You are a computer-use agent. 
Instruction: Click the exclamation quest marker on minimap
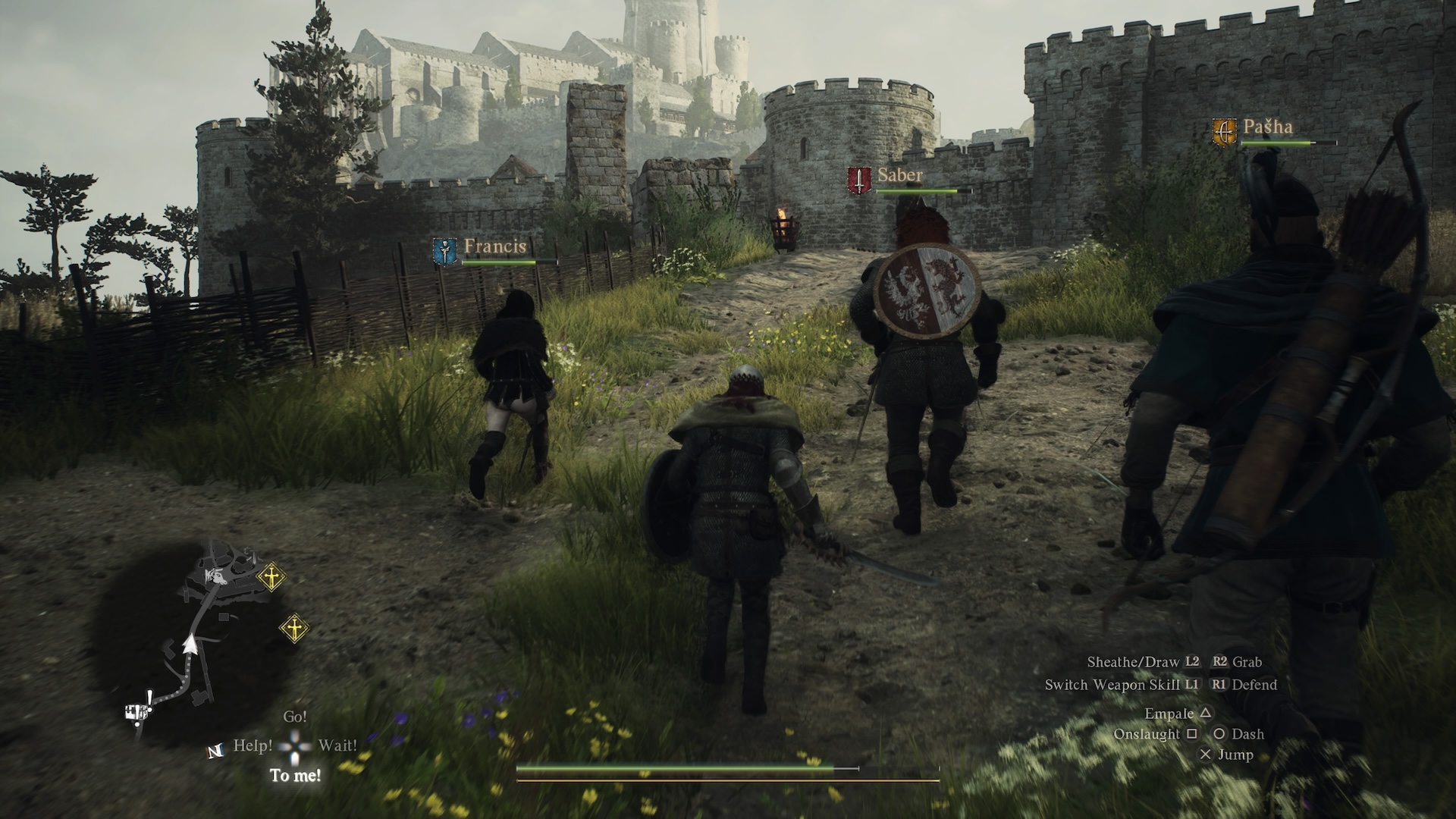tap(150, 696)
